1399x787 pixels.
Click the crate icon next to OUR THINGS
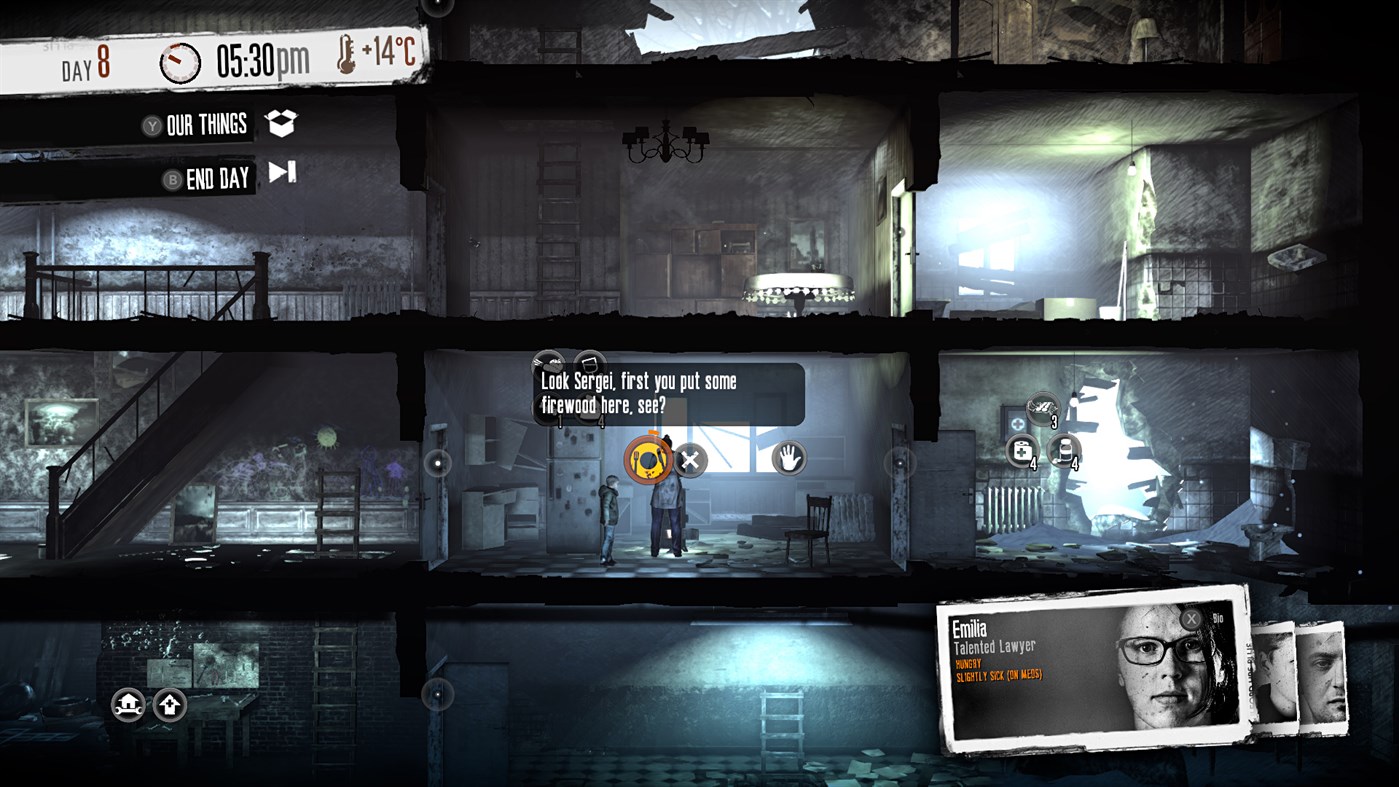(283, 123)
